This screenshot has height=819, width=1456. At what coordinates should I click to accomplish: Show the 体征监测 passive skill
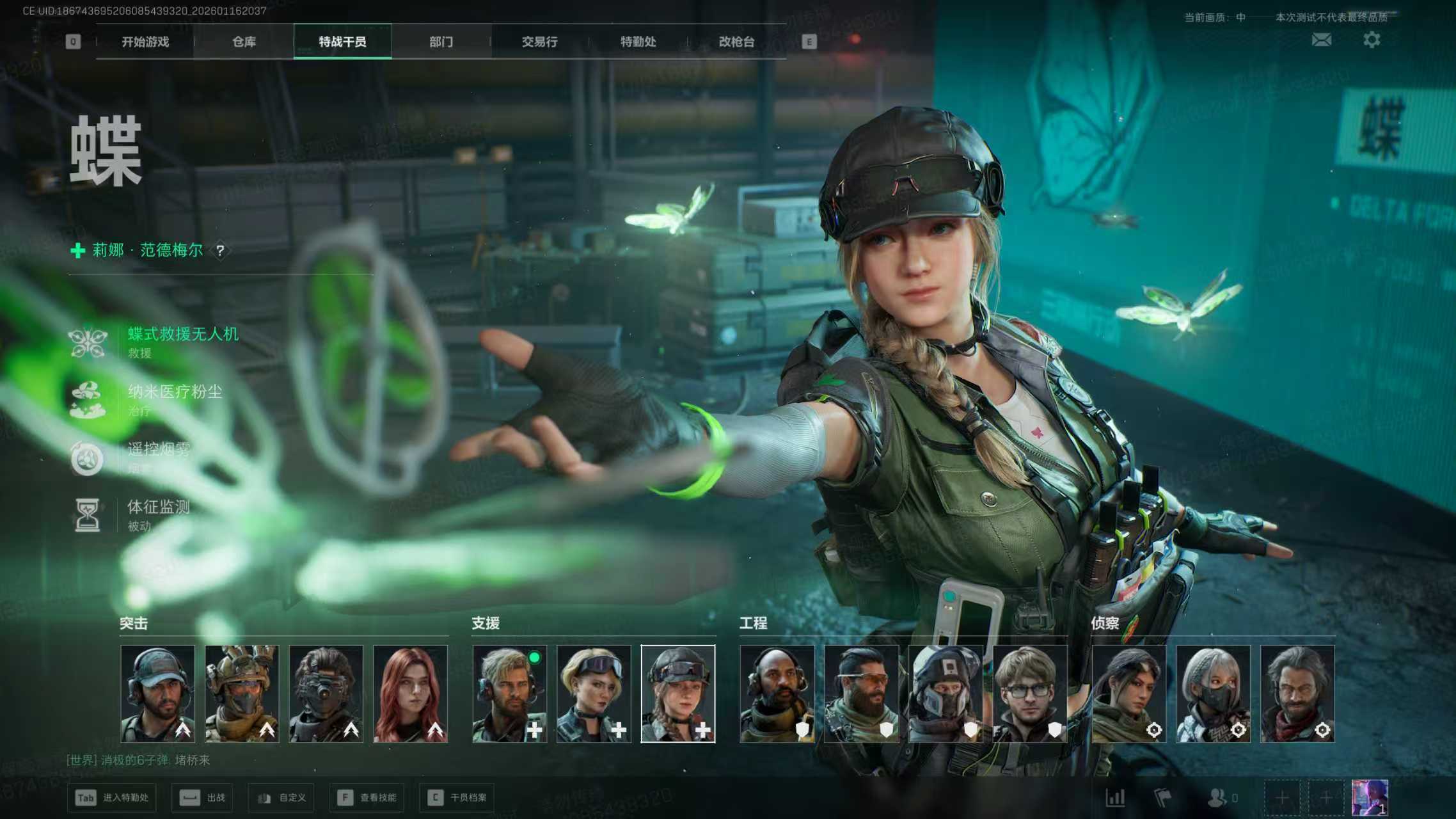(x=158, y=508)
